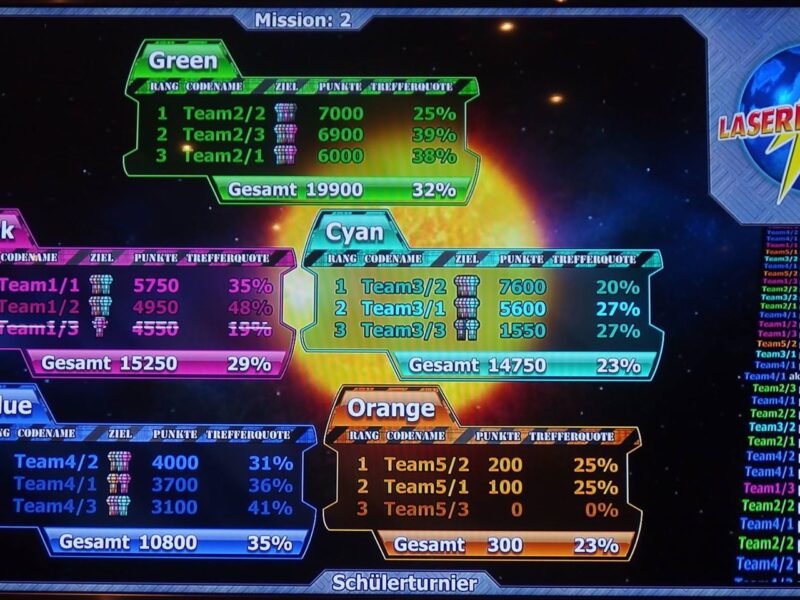Viewport: 800px width, 600px height.
Task: Open the Cyan team panel header
Action: pos(355,232)
